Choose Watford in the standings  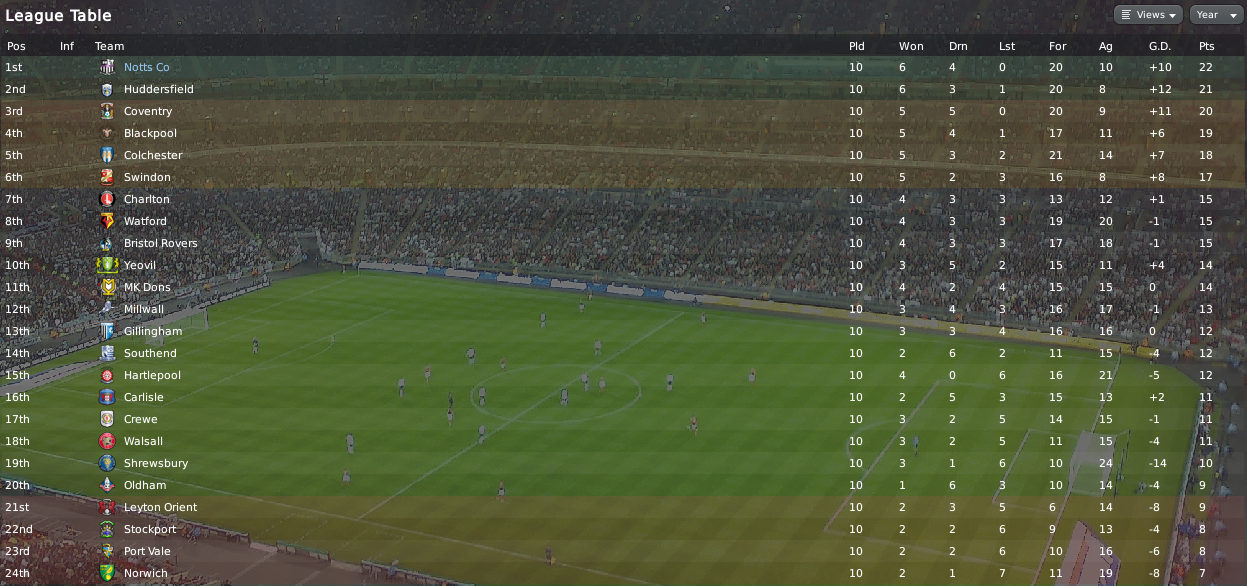point(145,221)
